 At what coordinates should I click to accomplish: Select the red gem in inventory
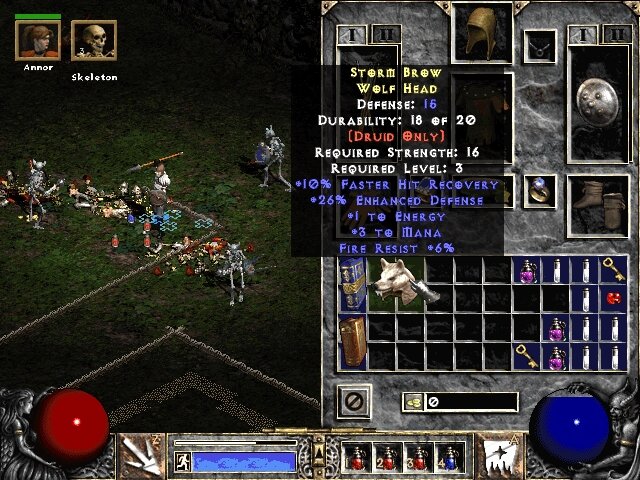(x=614, y=298)
